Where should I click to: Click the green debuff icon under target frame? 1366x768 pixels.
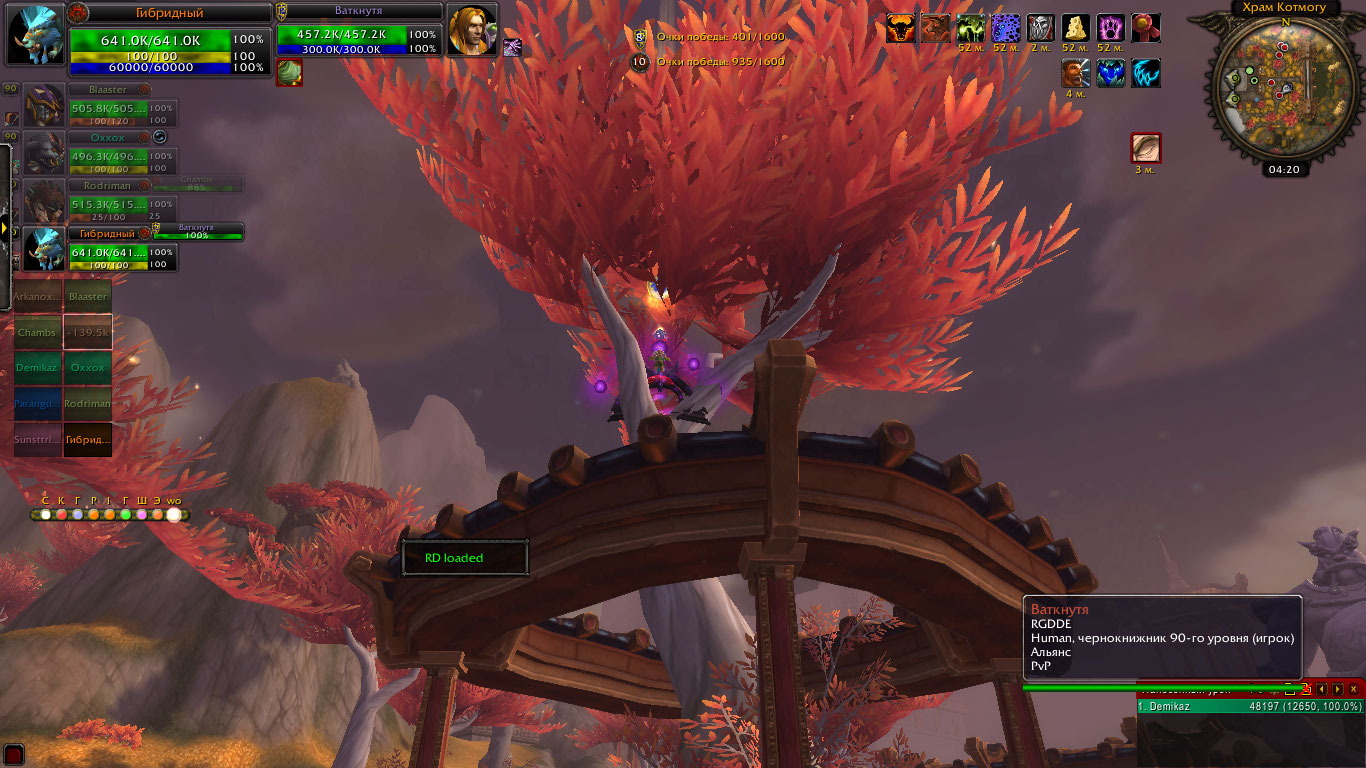(289, 72)
